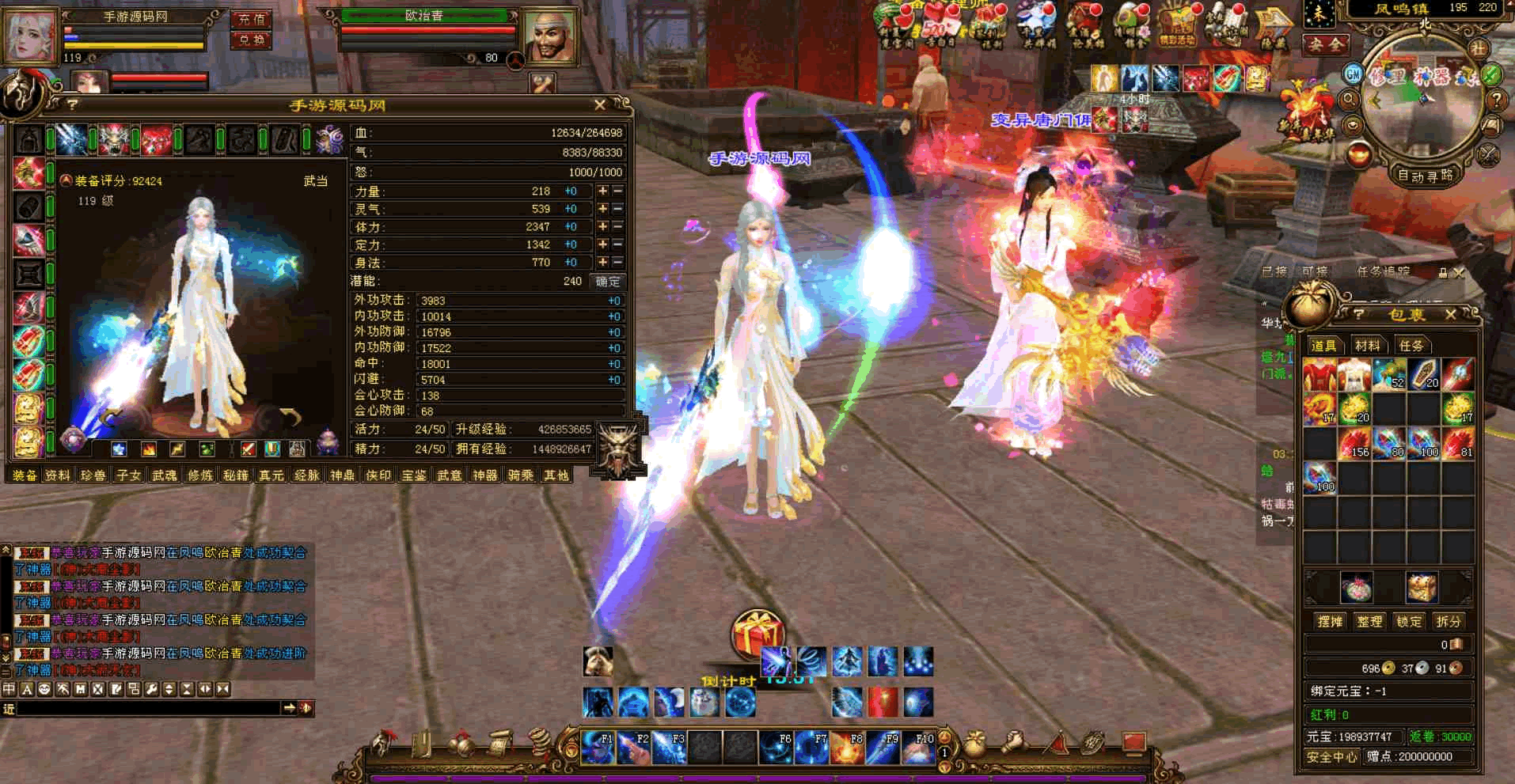Switch to the 资料 character tab
This screenshot has height=784, width=1515.
coord(58,475)
